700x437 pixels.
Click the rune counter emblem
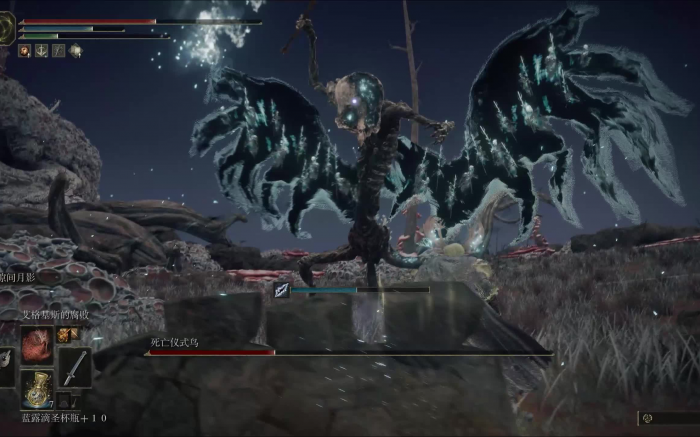coord(648,418)
